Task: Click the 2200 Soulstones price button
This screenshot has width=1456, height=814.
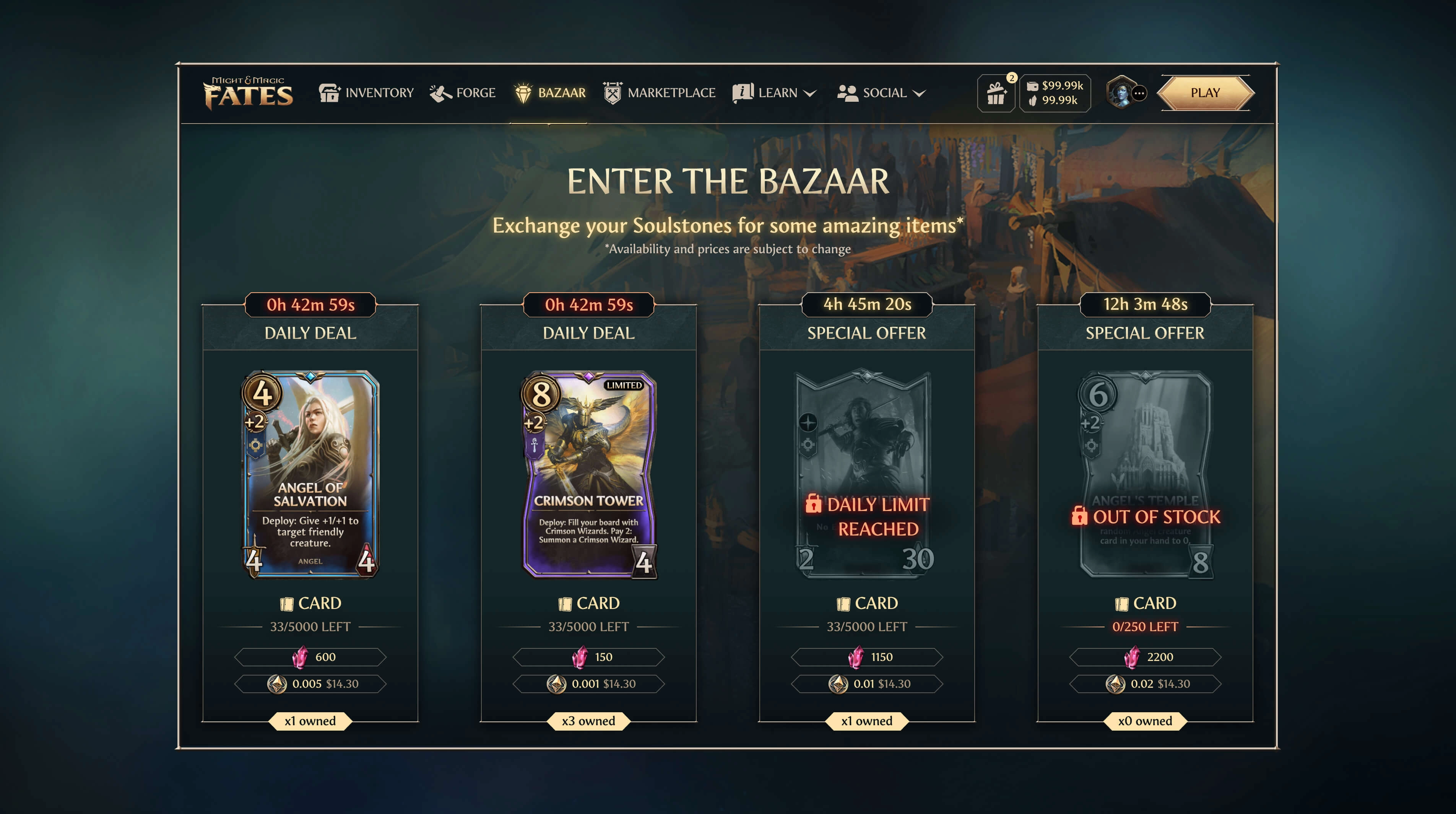Action: [1144, 657]
